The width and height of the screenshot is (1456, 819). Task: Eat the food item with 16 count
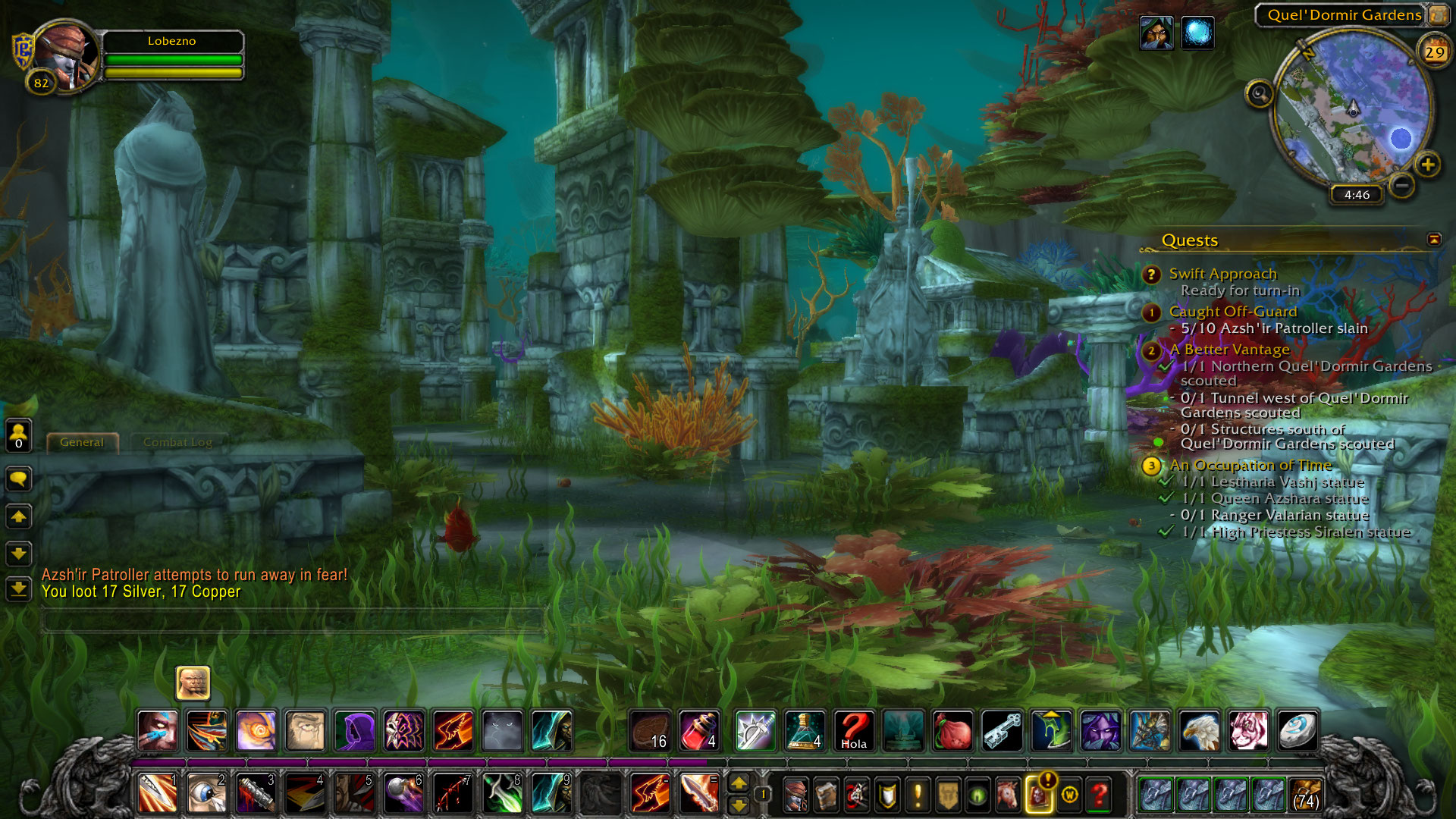coord(650,731)
